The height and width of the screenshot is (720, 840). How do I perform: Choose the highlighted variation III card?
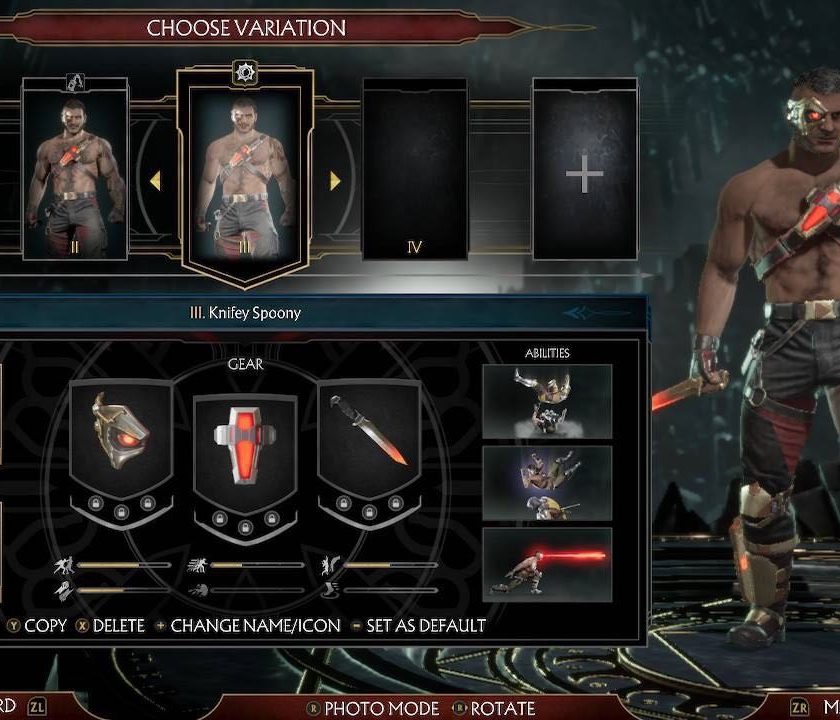245,172
